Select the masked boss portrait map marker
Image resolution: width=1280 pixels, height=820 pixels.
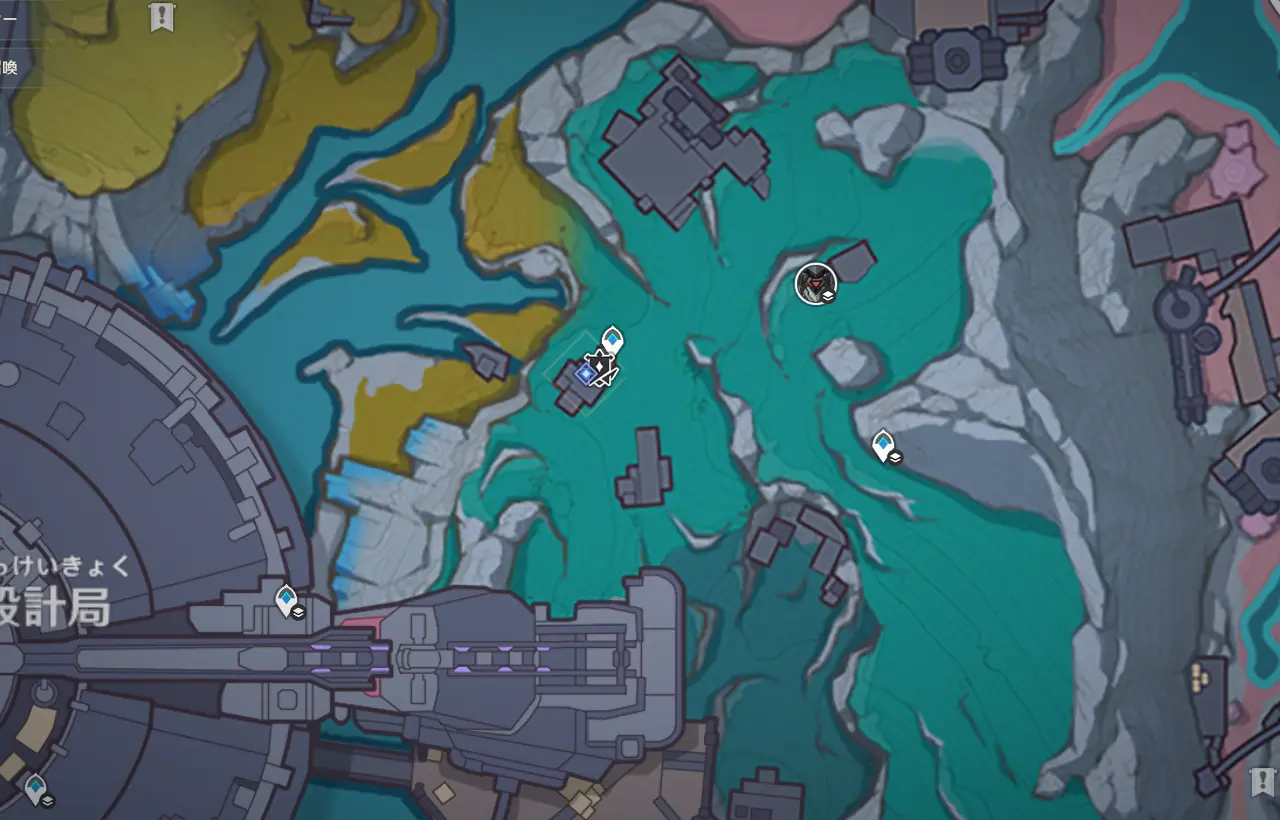point(816,284)
